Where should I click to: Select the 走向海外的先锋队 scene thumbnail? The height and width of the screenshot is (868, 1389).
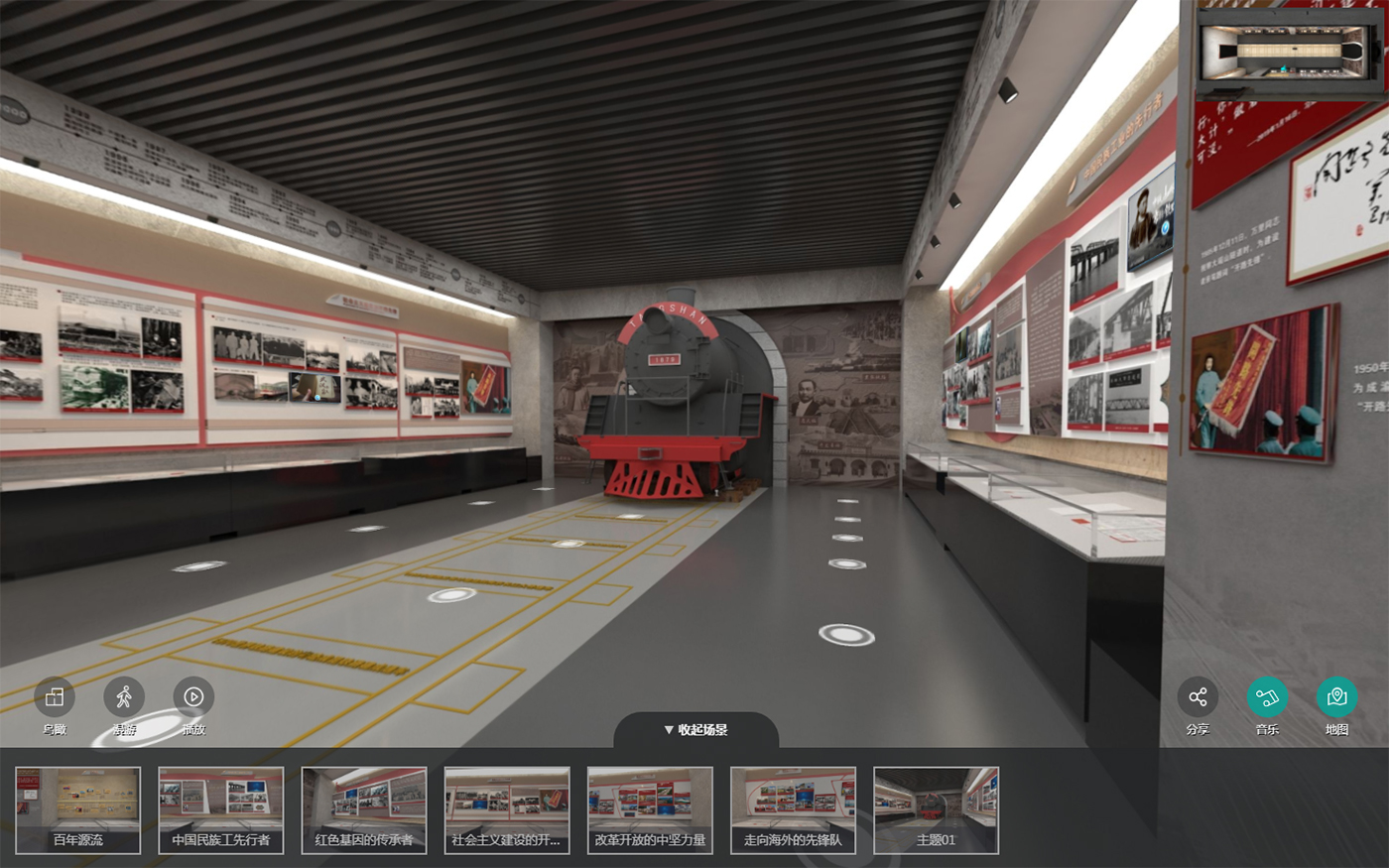[793, 809]
